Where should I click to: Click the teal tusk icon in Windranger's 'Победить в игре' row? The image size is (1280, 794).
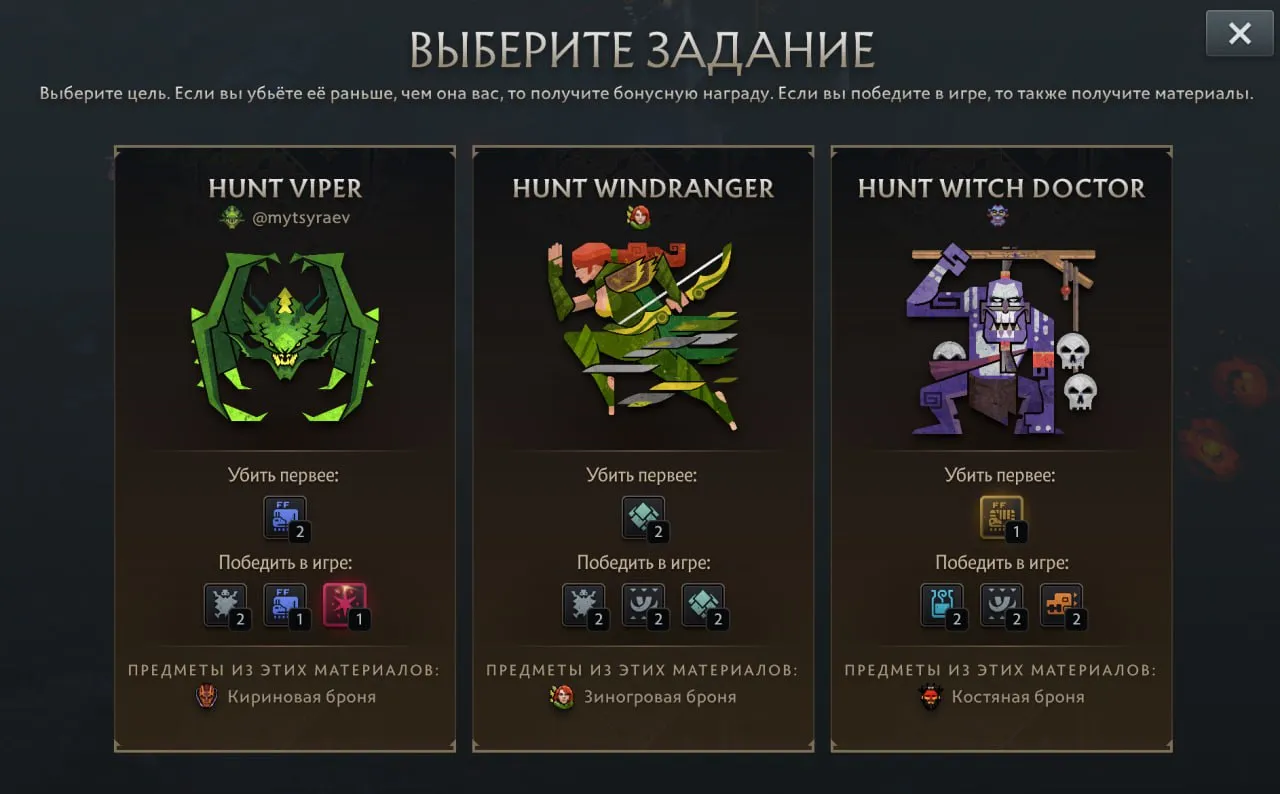701,605
